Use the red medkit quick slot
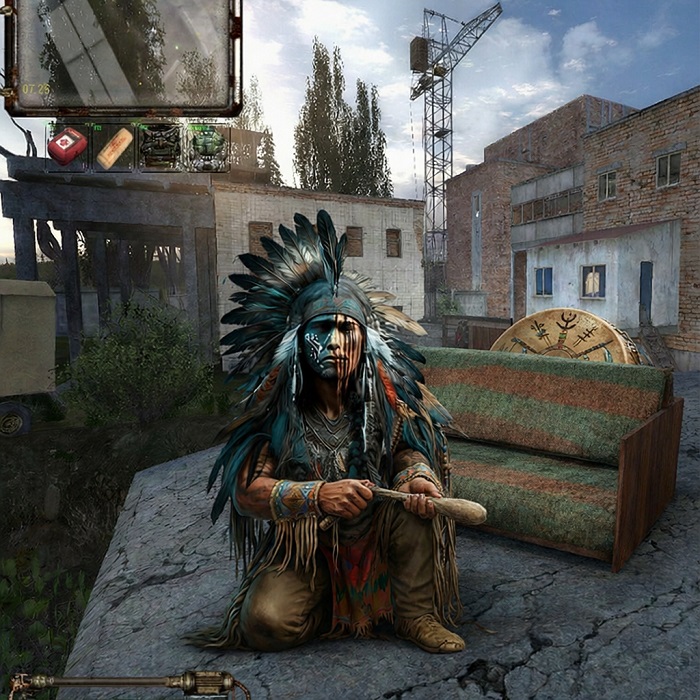The width and height of the screenshot is (700, 700). pyautogui.click(x=67, y=146)
